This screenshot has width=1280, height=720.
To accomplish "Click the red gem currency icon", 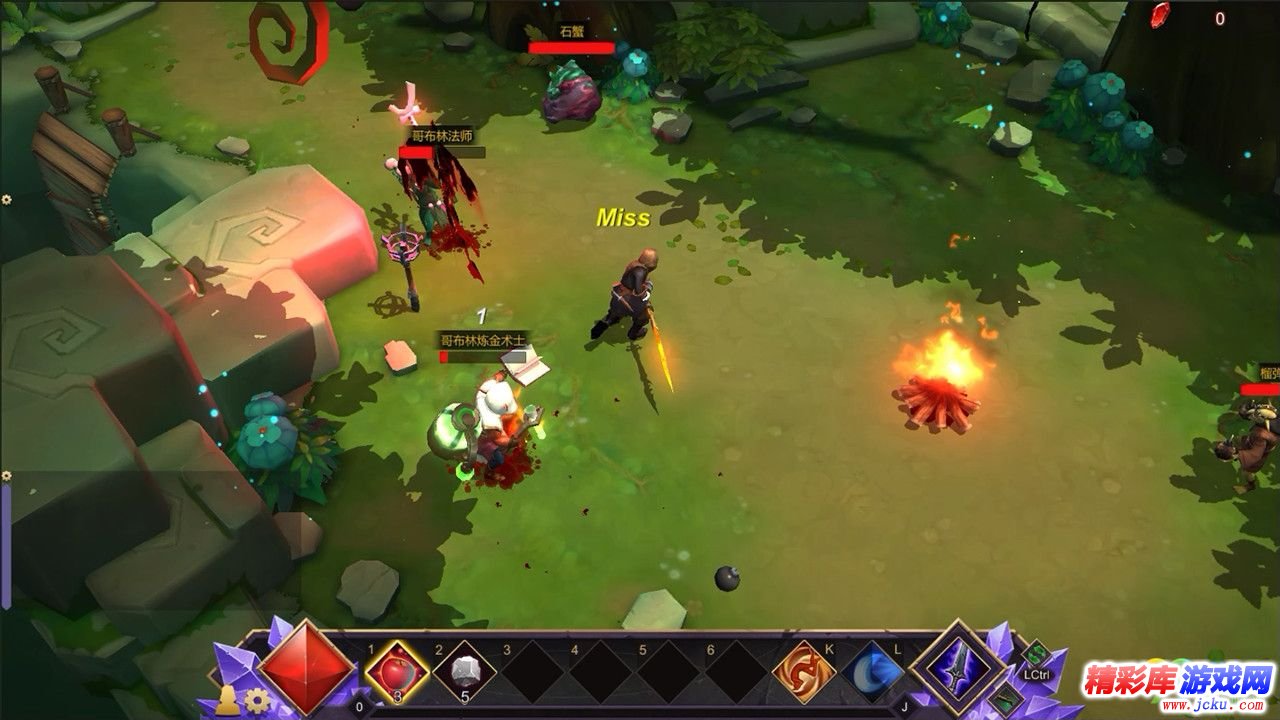I will 1160,14.
